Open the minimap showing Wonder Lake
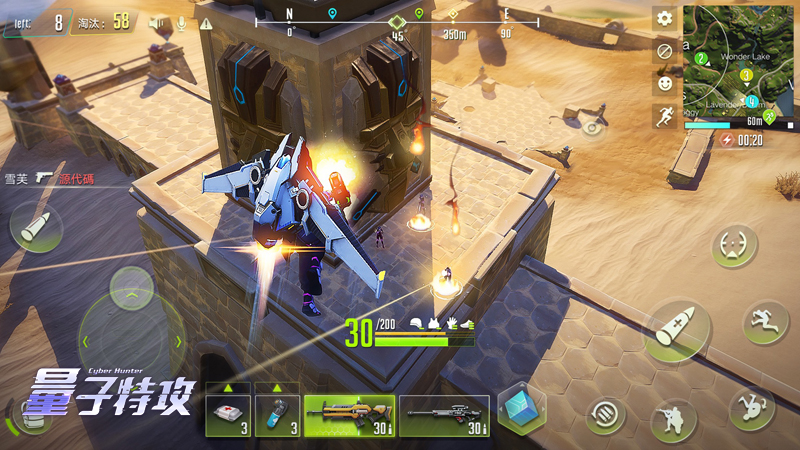The height and width of the screenshot is (450, 800). (x=736, y=60)
